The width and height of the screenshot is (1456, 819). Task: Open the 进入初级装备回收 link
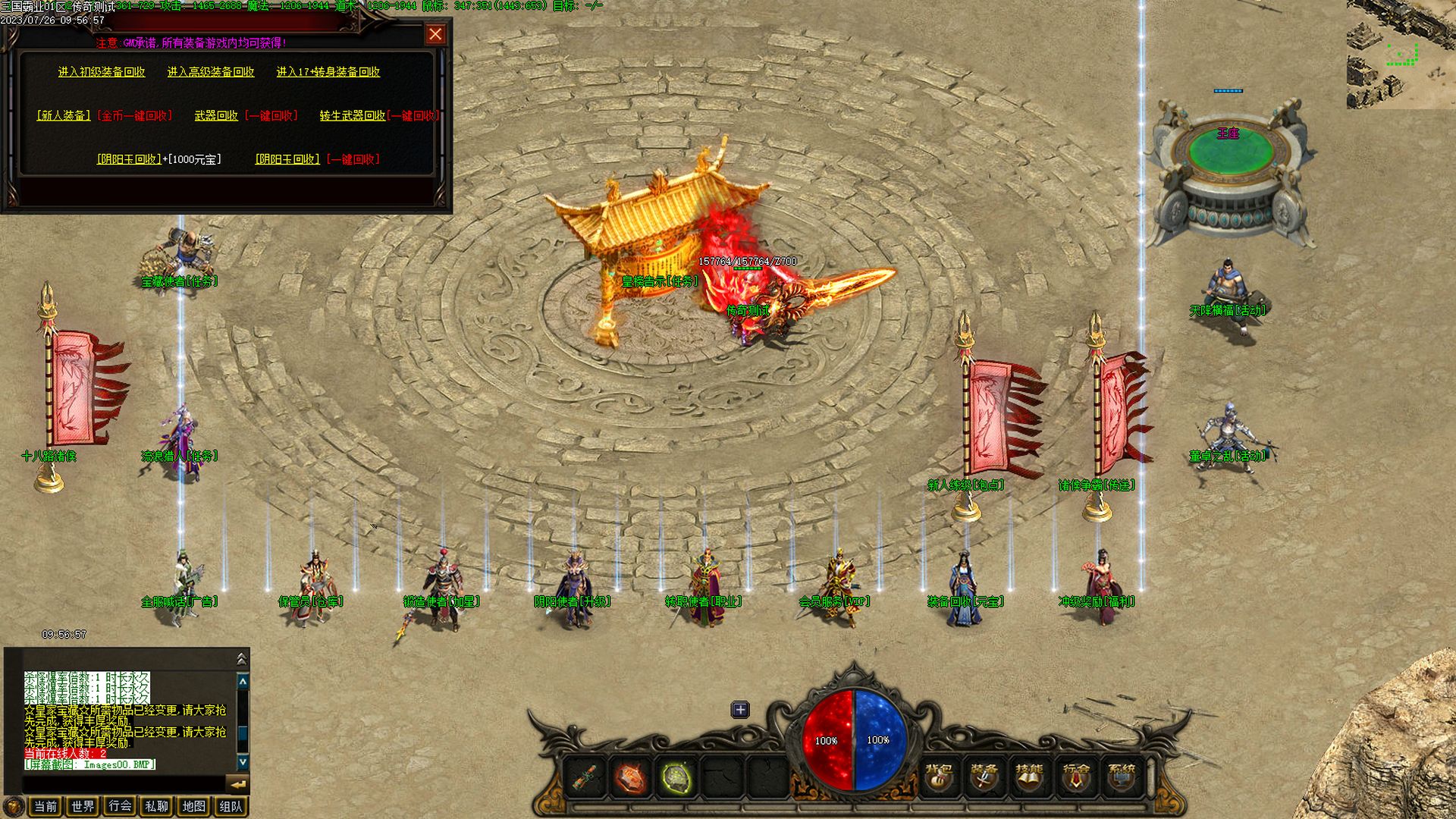(102, 72)
